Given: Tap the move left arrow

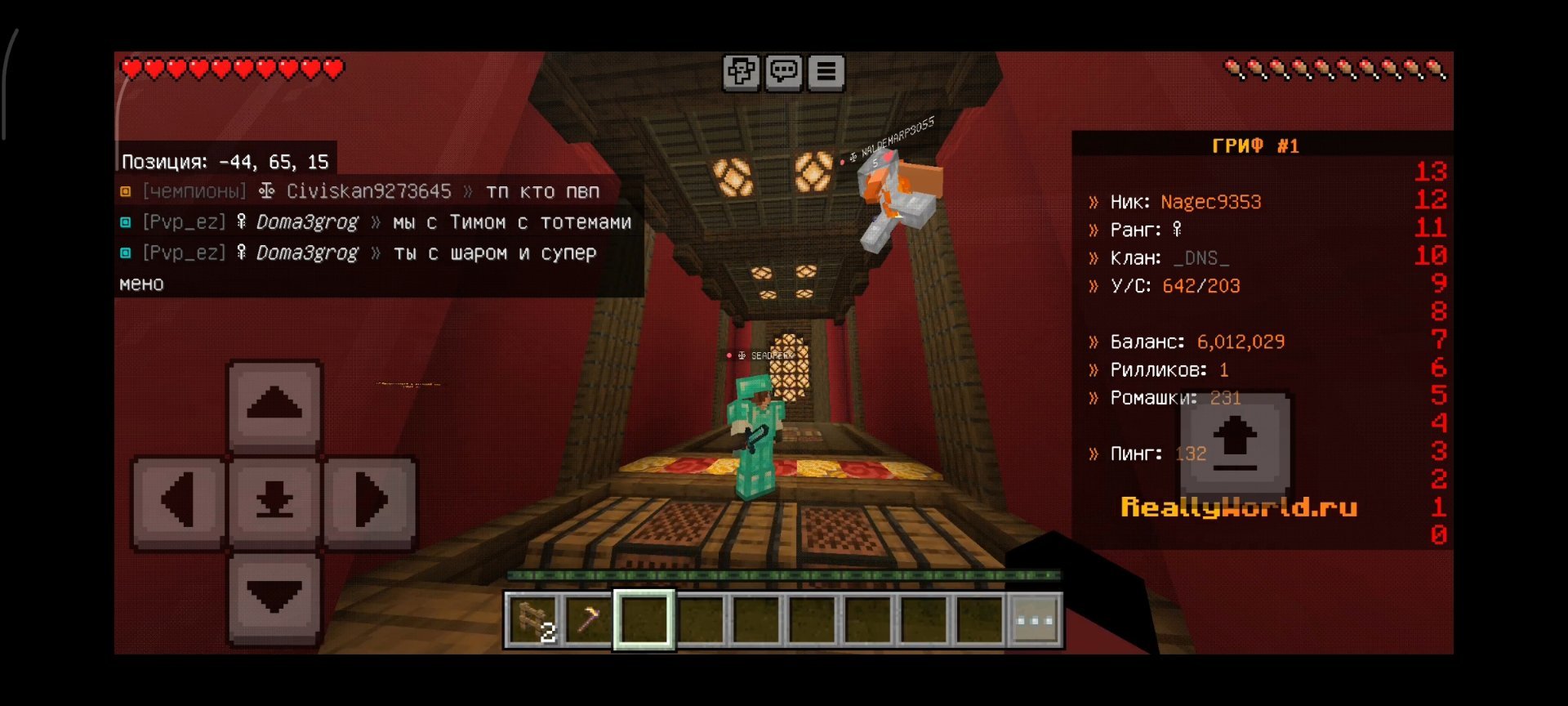Looking at the screenshot, I should click(178, 500).
